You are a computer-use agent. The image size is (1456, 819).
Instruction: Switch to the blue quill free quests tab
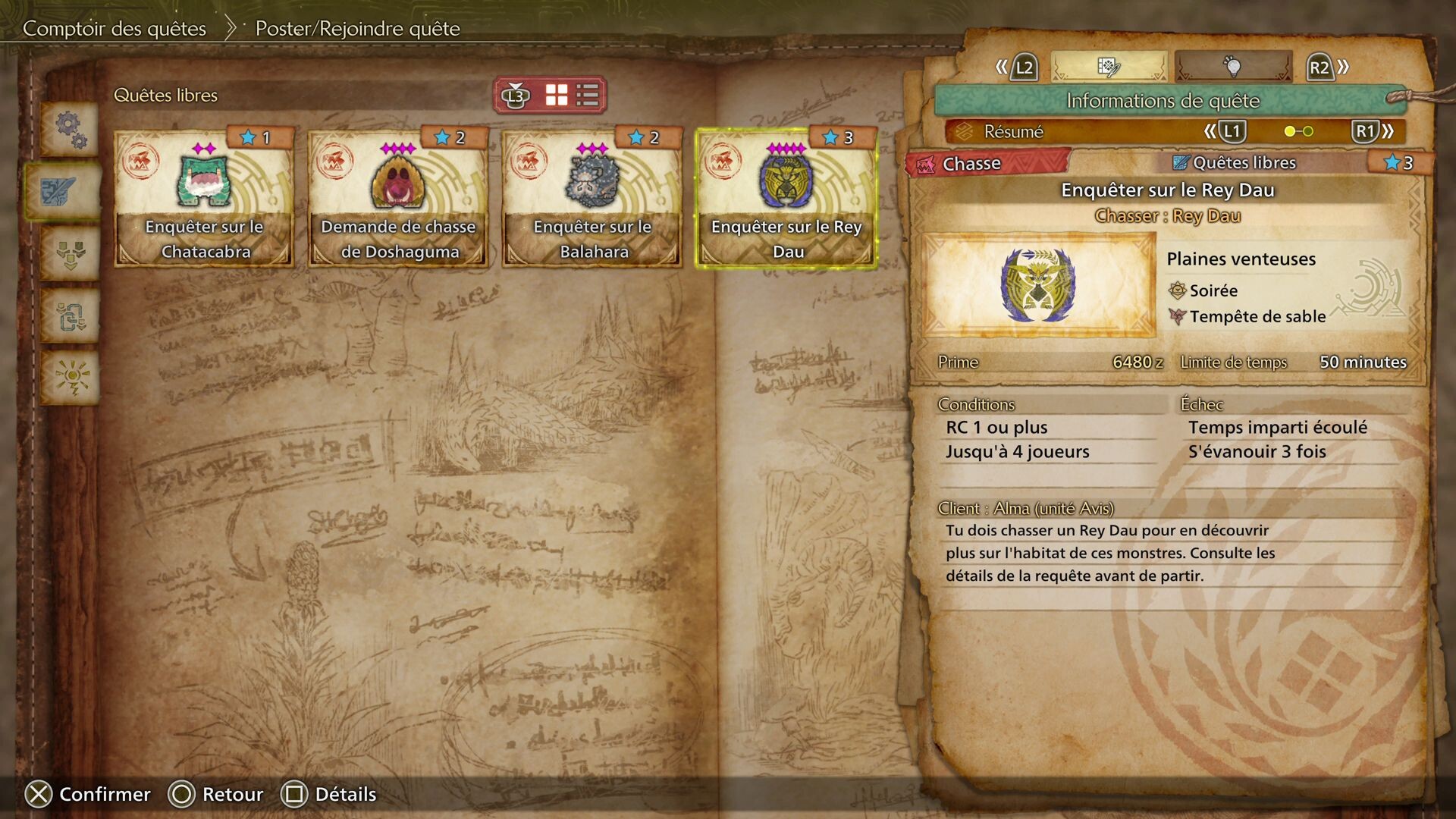pos(61,190)
